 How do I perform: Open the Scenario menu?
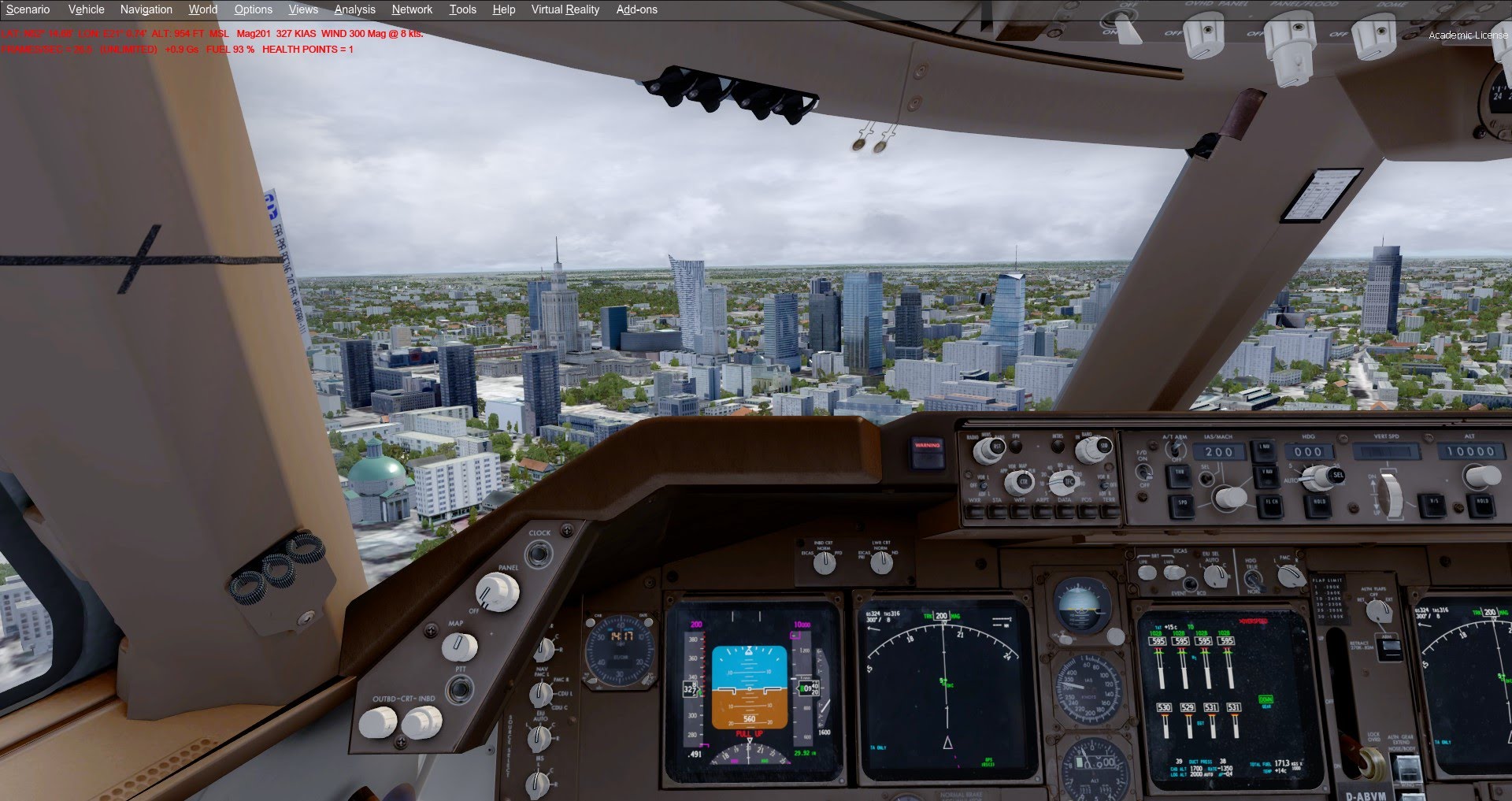(28, 9)
